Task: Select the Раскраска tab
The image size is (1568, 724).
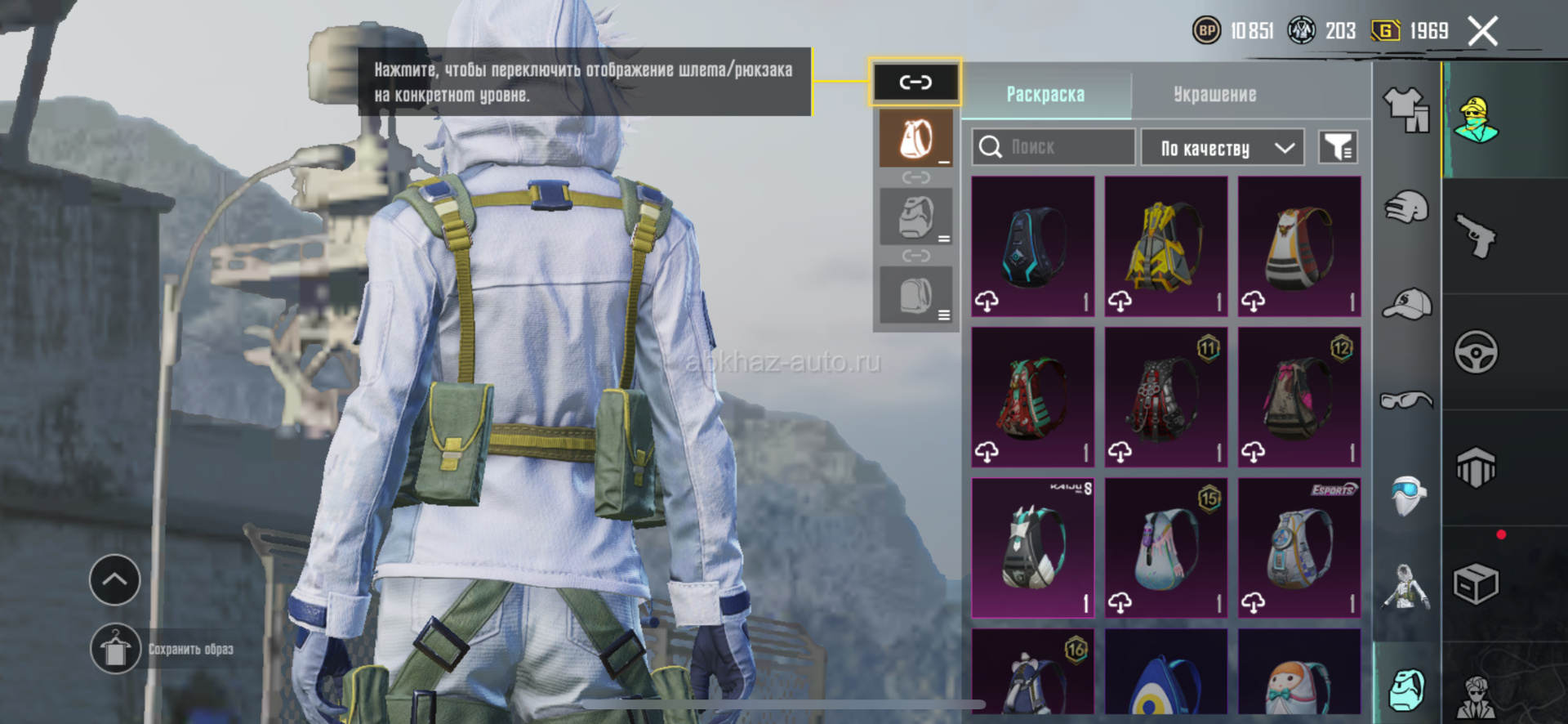Action: point(1045,95)
